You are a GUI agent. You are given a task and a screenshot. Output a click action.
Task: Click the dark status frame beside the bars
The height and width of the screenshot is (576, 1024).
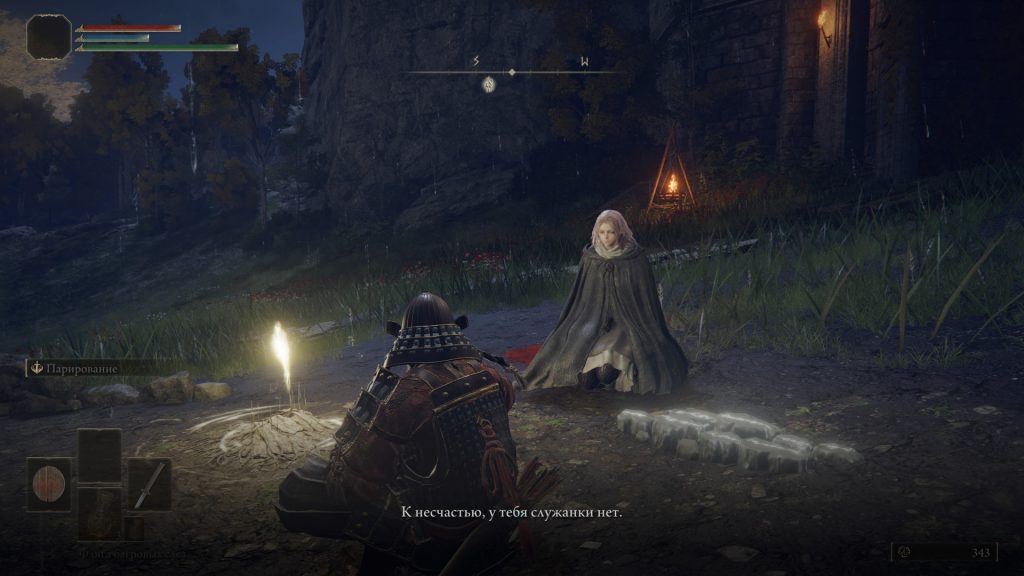pos(49,36)
